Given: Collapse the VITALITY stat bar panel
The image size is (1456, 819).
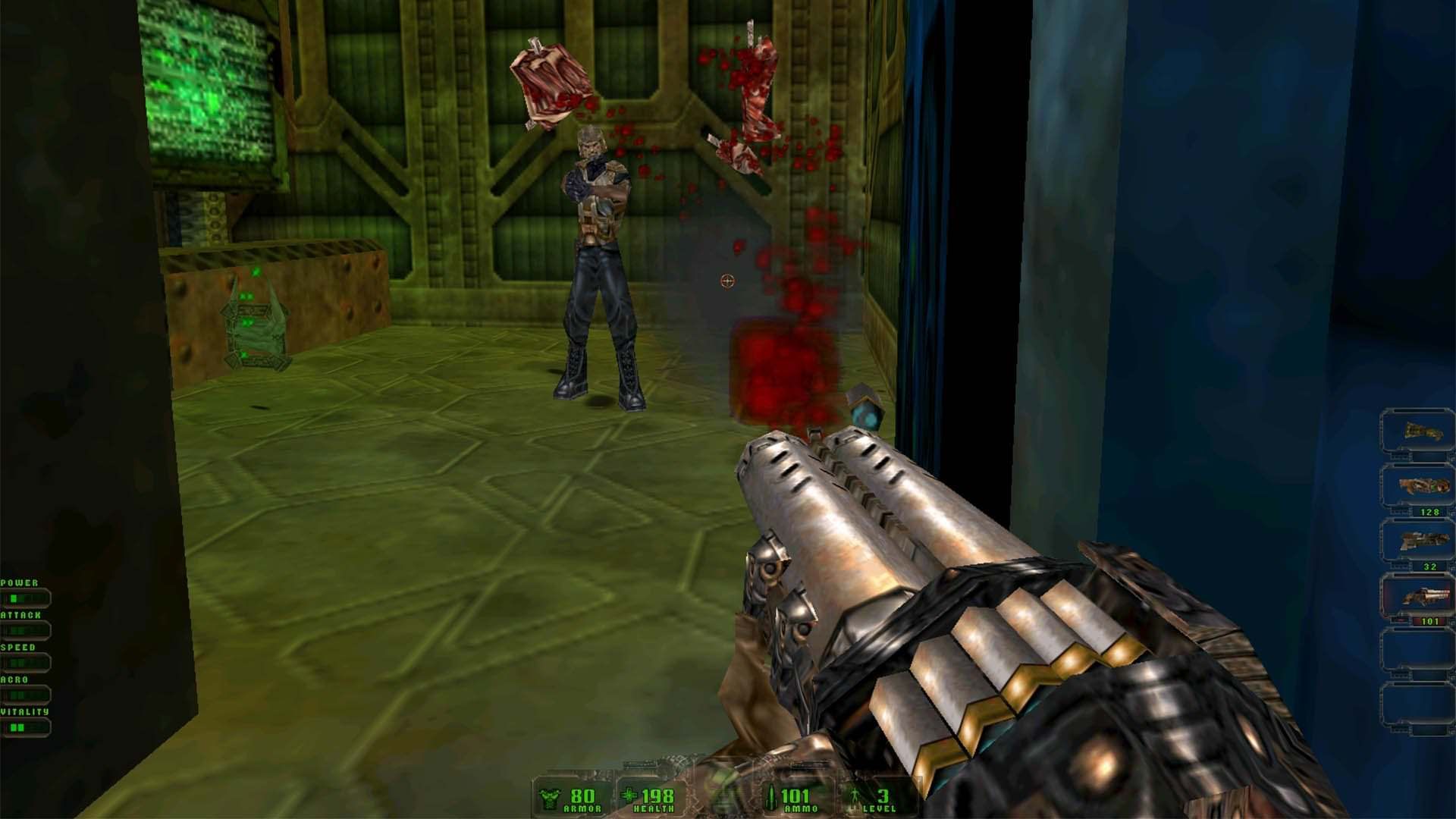Looking at the screenshot, I should coord(23,725).
